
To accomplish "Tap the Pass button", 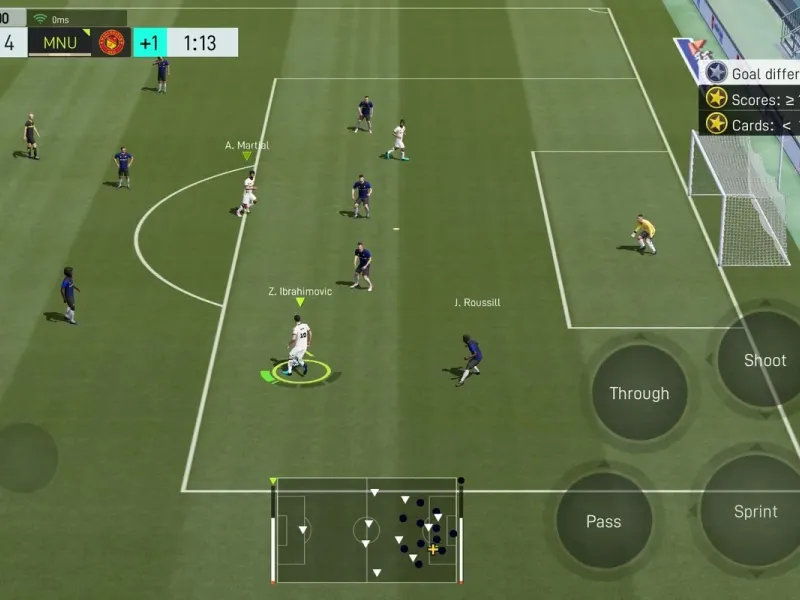I will click(x=603, y=521).
